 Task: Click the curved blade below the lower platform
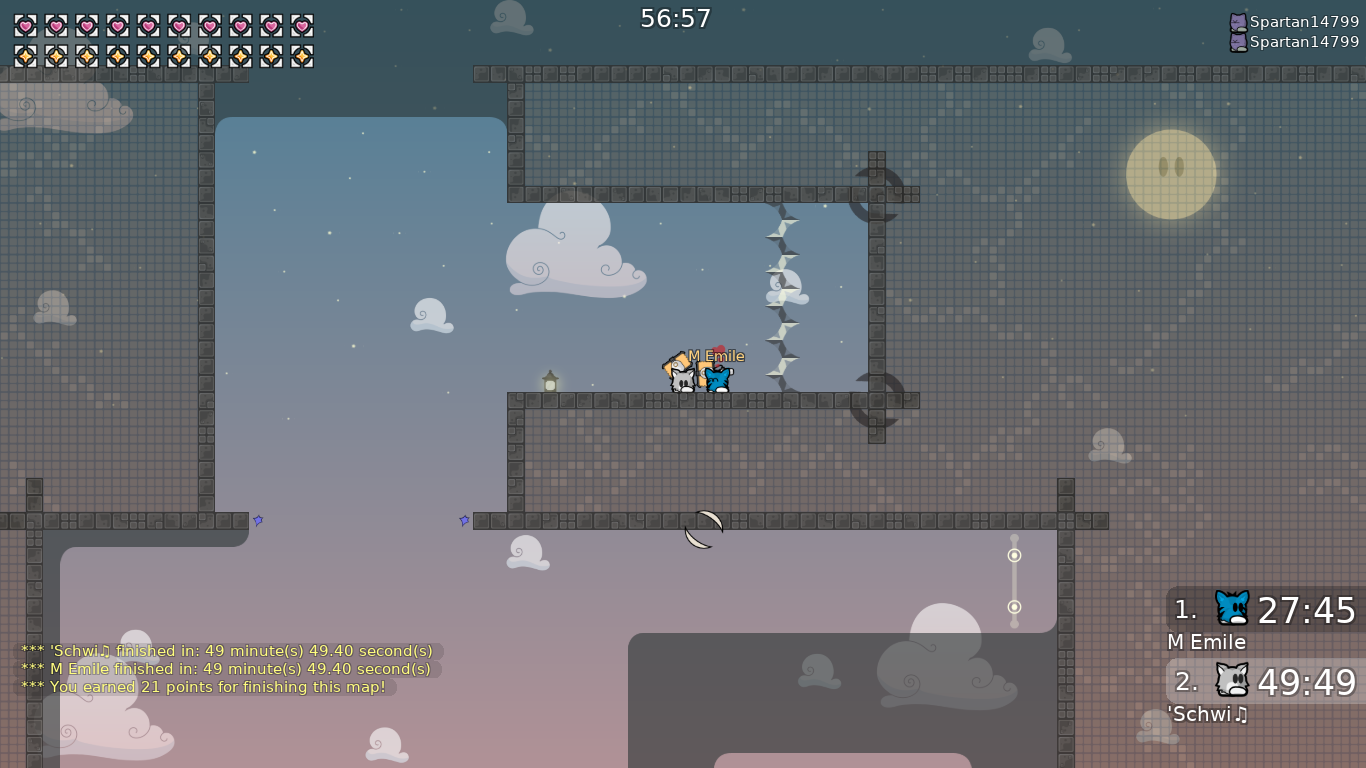(701, 527)
